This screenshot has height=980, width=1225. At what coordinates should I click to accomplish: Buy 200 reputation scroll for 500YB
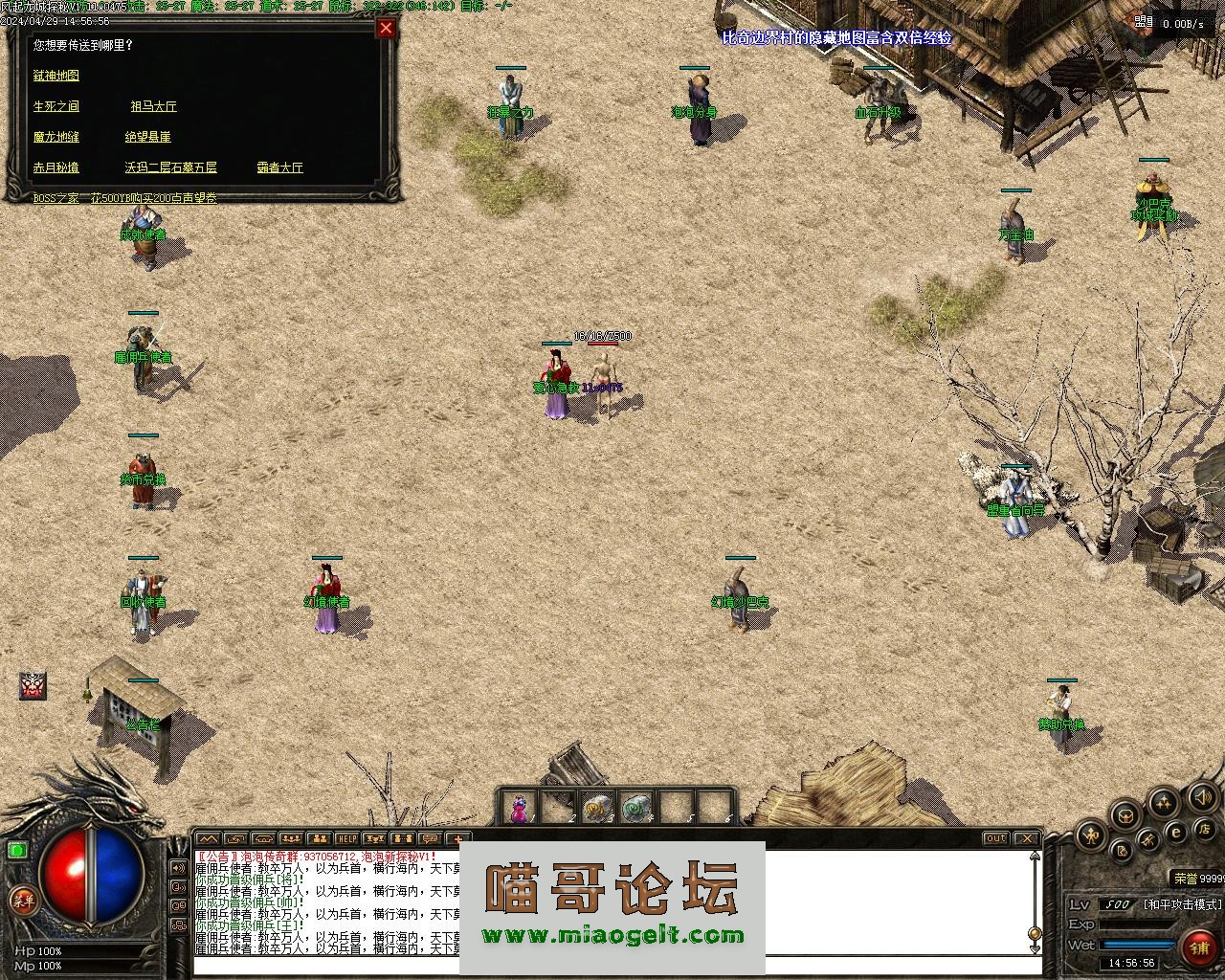tap(154, 198)
